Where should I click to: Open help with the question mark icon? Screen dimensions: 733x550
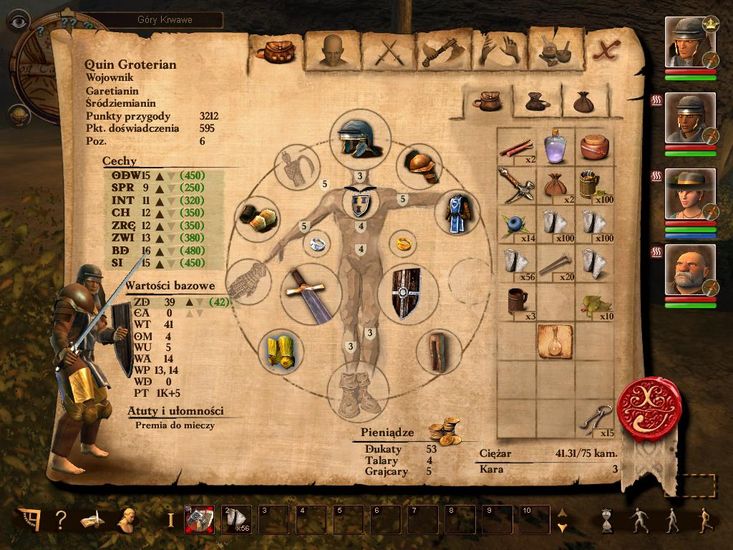[61, 520]
